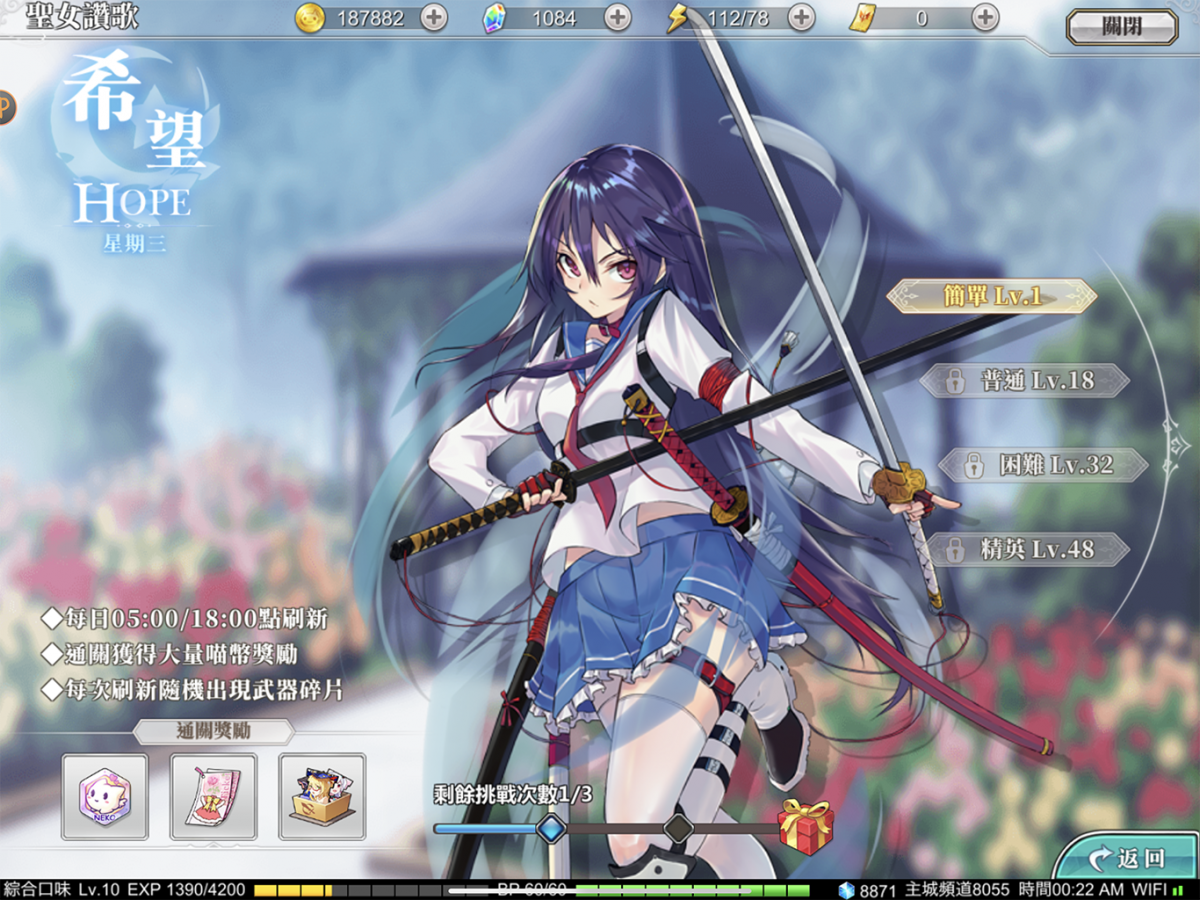Screen dimensions: 1200x900
Task: Refill lightning energy with the plus button
Action: [x=801, y=17]
